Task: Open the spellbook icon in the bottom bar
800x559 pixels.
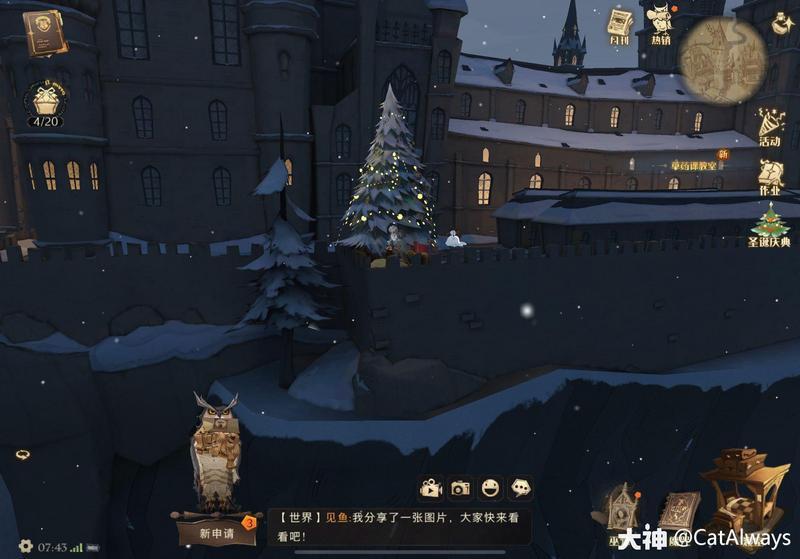Action: click(x=680, y=510)
